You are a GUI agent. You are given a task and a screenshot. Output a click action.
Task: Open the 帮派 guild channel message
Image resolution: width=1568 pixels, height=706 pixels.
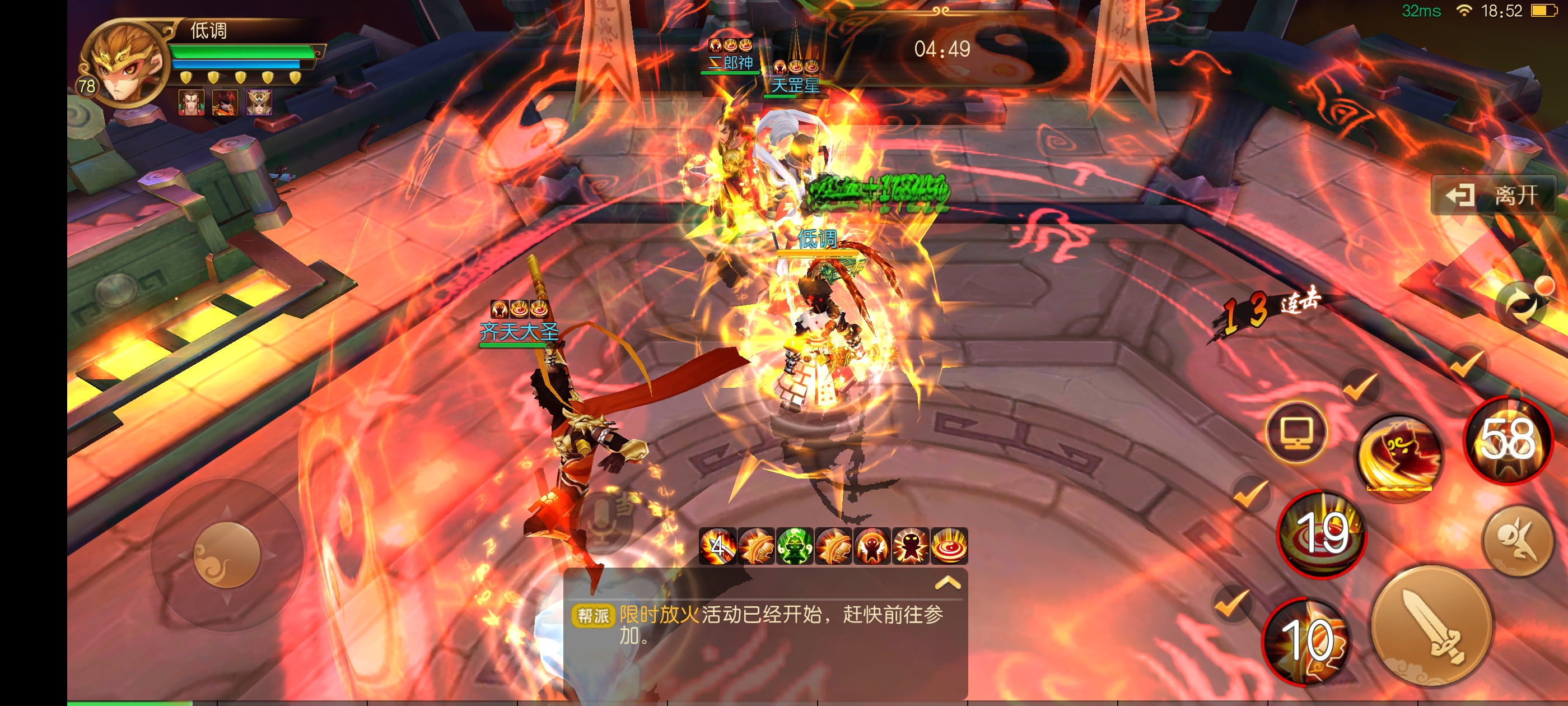(x=593, y=616)
